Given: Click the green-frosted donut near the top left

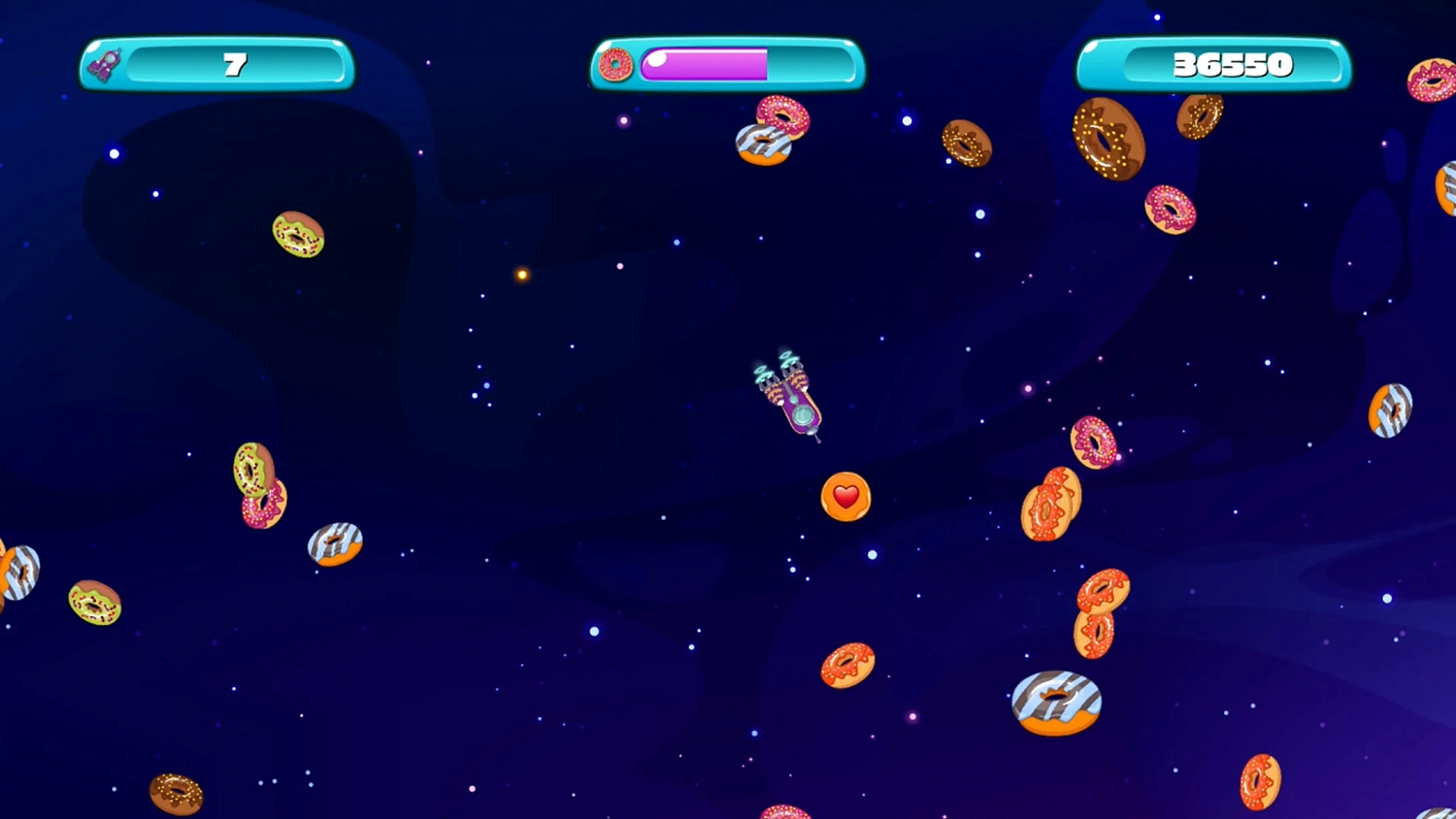Looking at the screenshot, I should [x=297, y=236].
